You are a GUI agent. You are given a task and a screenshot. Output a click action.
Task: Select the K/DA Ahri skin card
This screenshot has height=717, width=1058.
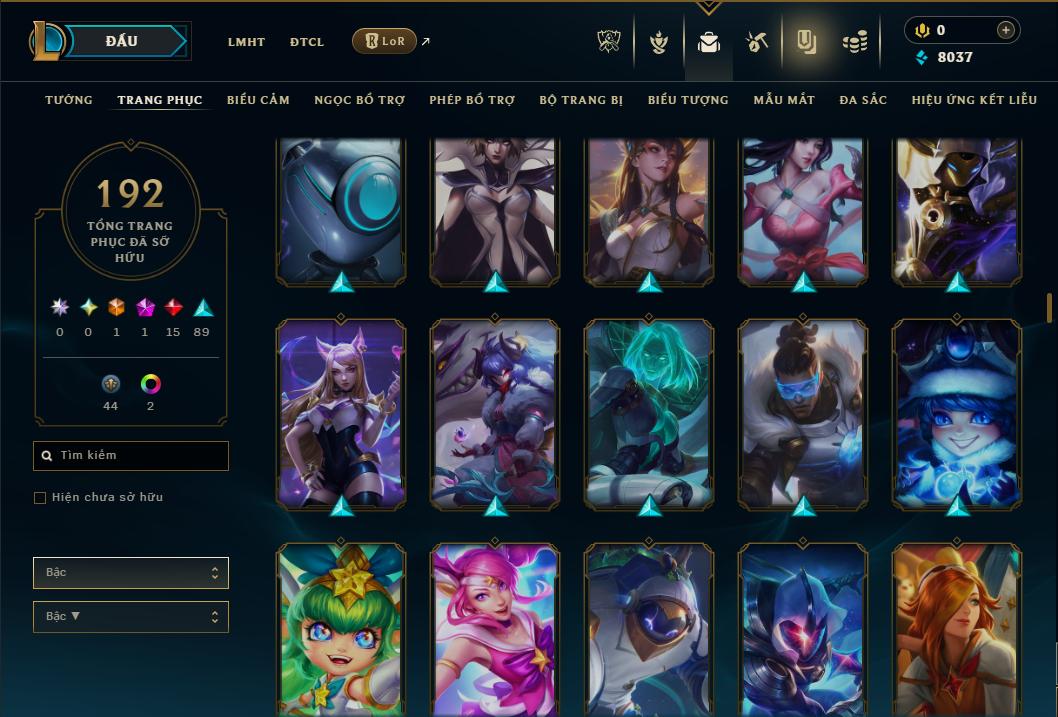pyautogui.click(x=341, y=412)
